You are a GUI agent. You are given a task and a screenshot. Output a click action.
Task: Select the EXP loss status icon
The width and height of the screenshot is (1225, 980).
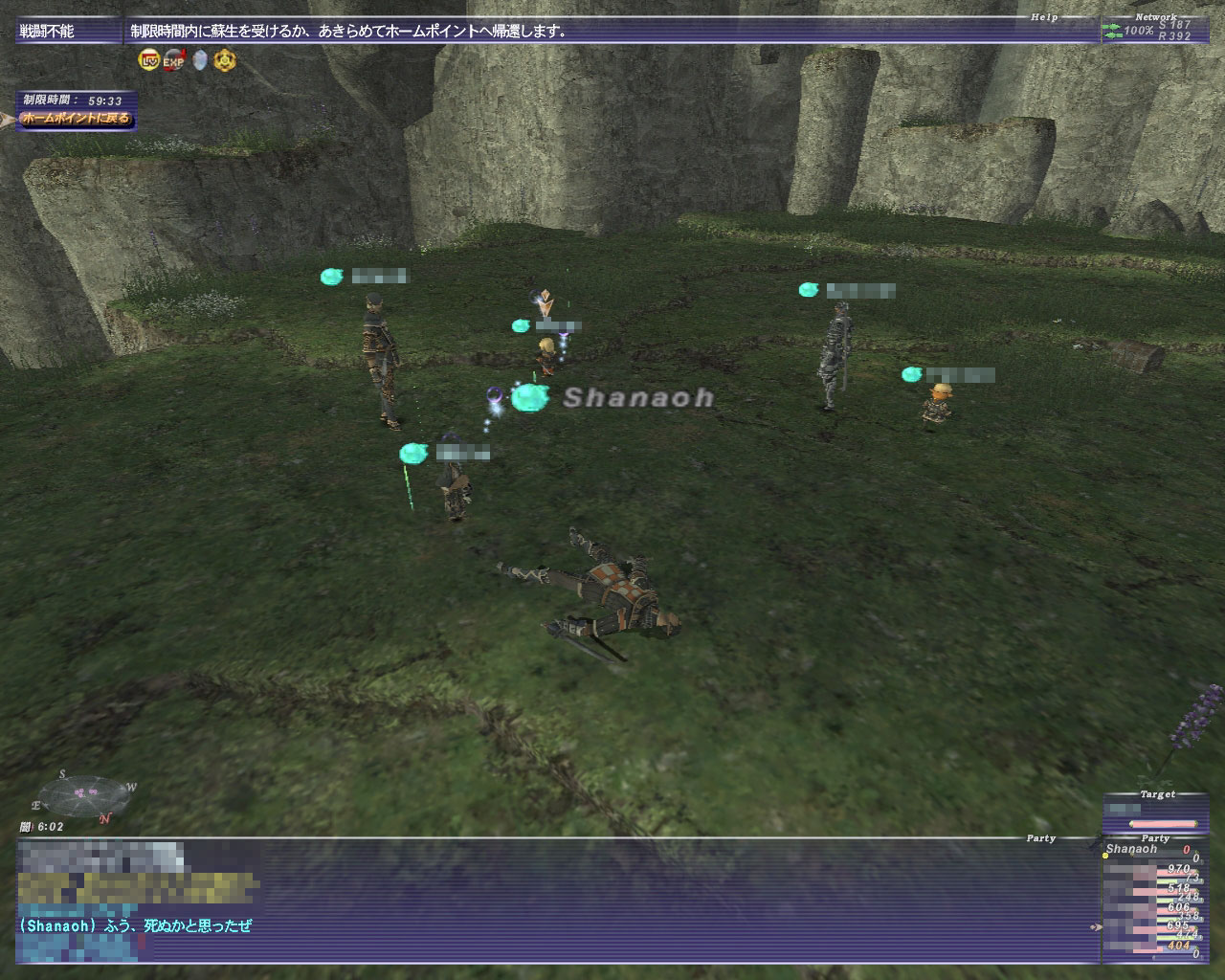174,61
